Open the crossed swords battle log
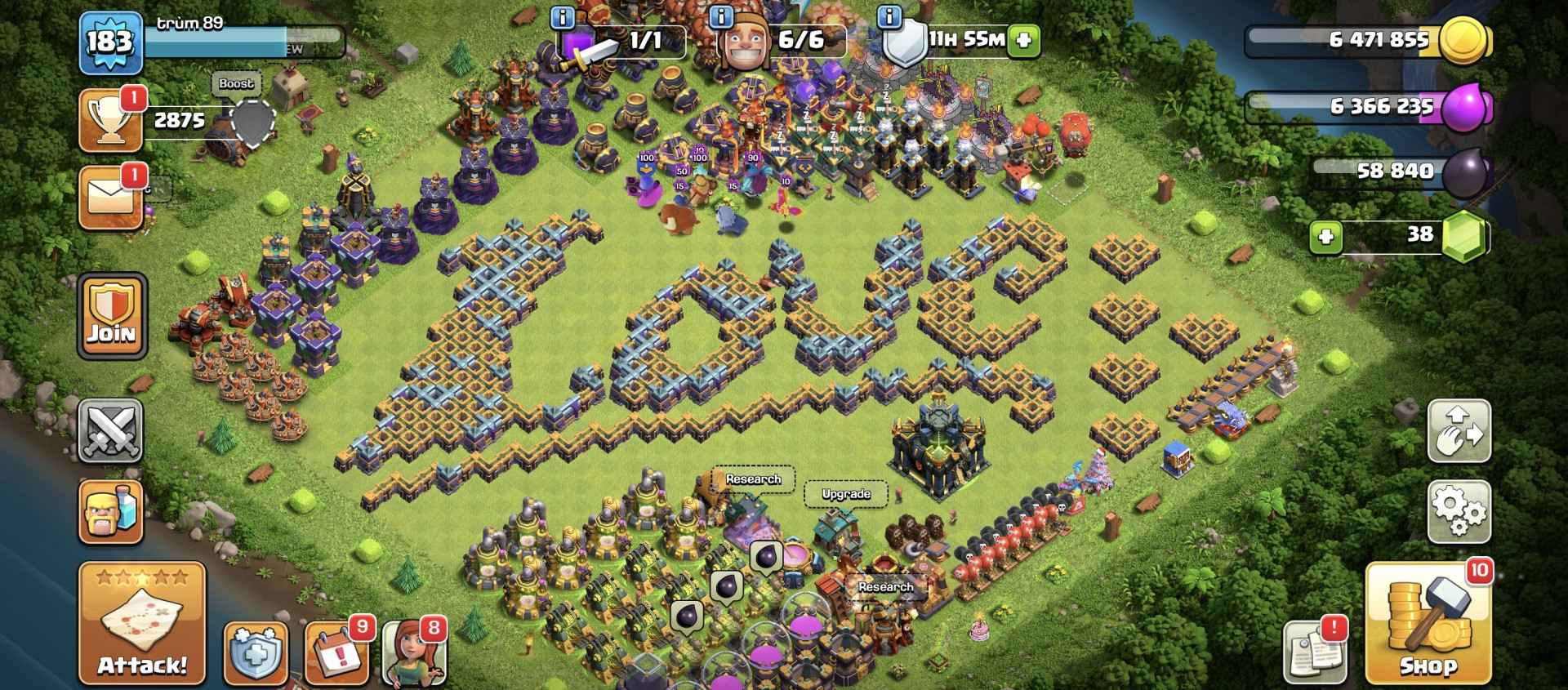The image size is (1568, 690). (111, 430)
